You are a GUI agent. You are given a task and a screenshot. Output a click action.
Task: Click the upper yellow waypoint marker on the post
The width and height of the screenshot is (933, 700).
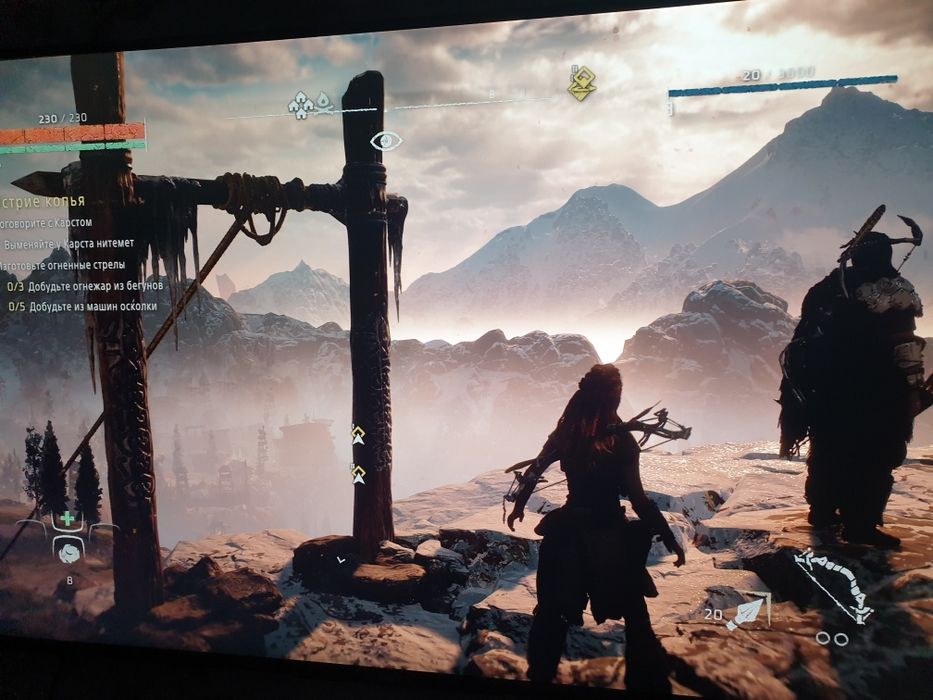pos(357,434)
